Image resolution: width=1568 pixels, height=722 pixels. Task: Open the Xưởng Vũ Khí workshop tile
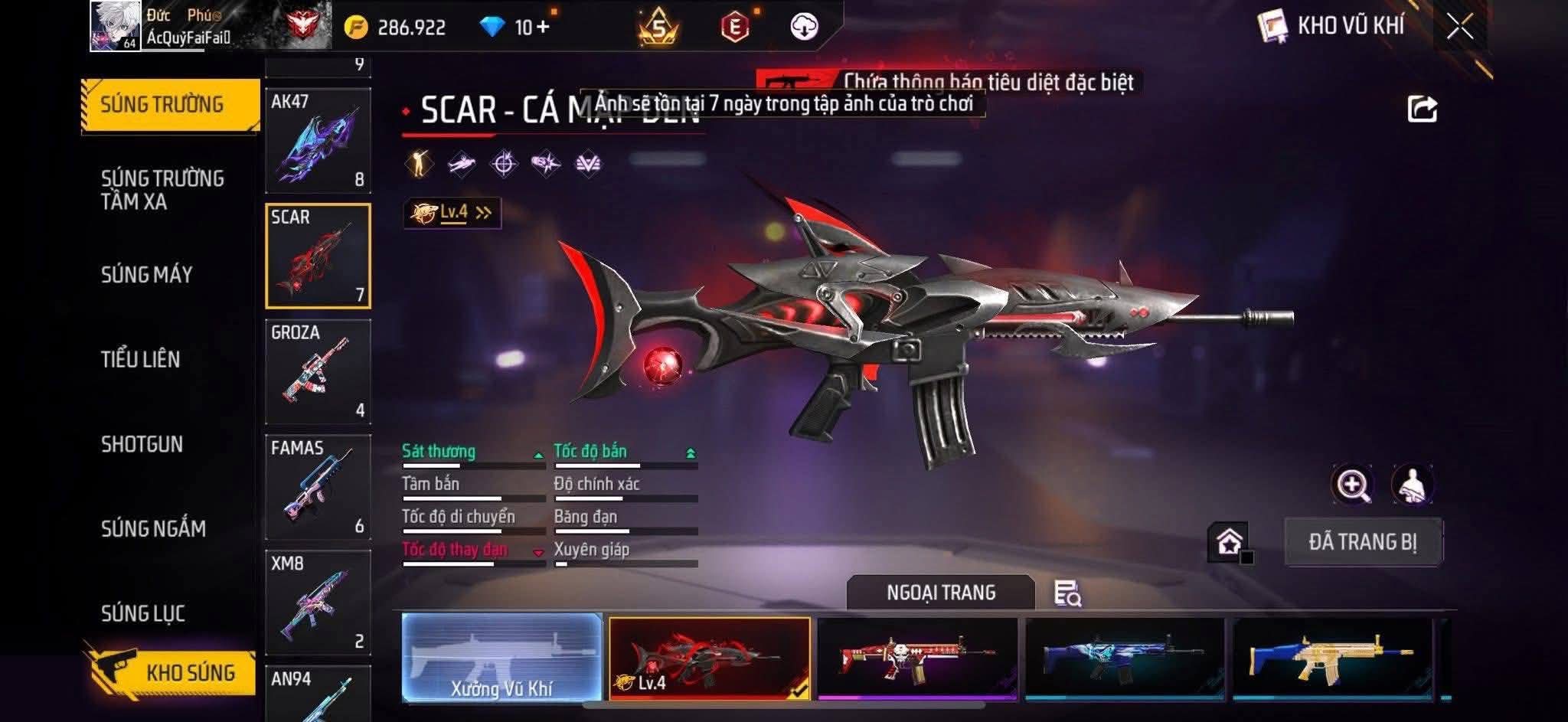[x=501, y=658]
